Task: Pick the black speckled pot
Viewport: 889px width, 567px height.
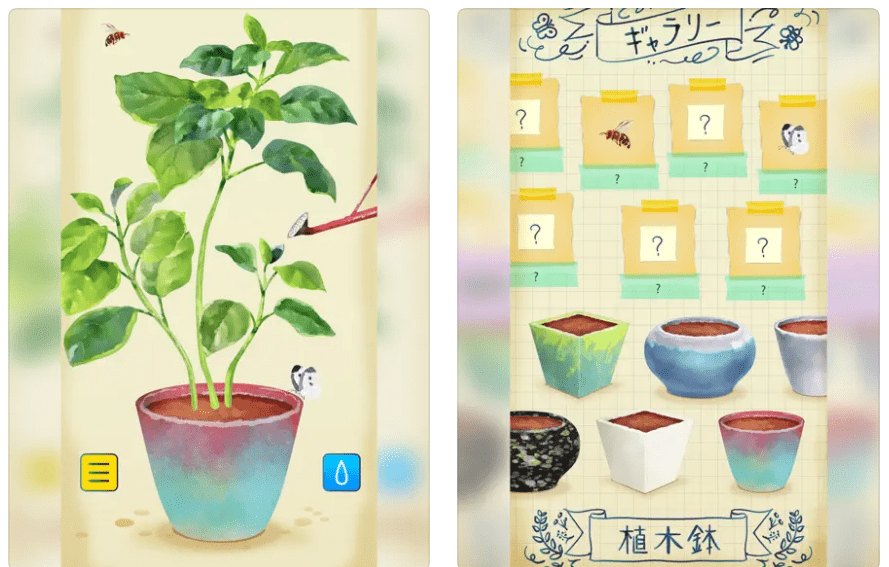Action: pyautogui.click(x=544, y=449)
